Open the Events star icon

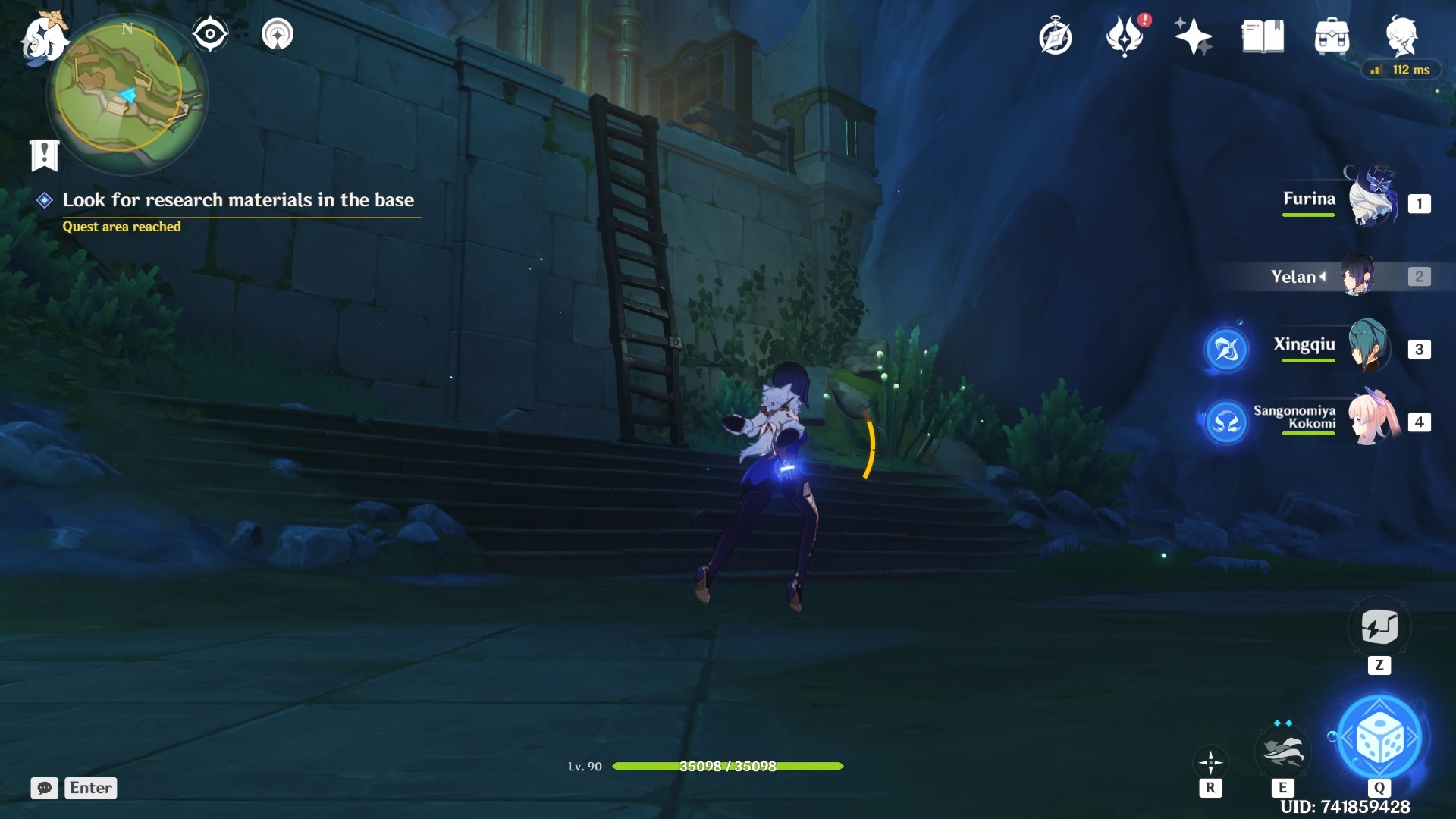click(1194, 36)
